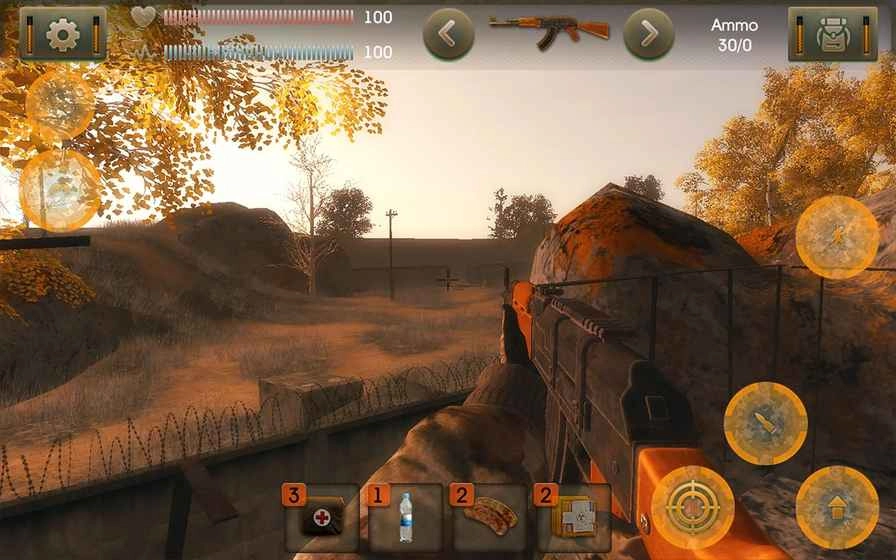Use the yellow anti-radiation kit slot
The width and height of the screenshot is (896, 560).
(x=574, y=518)
